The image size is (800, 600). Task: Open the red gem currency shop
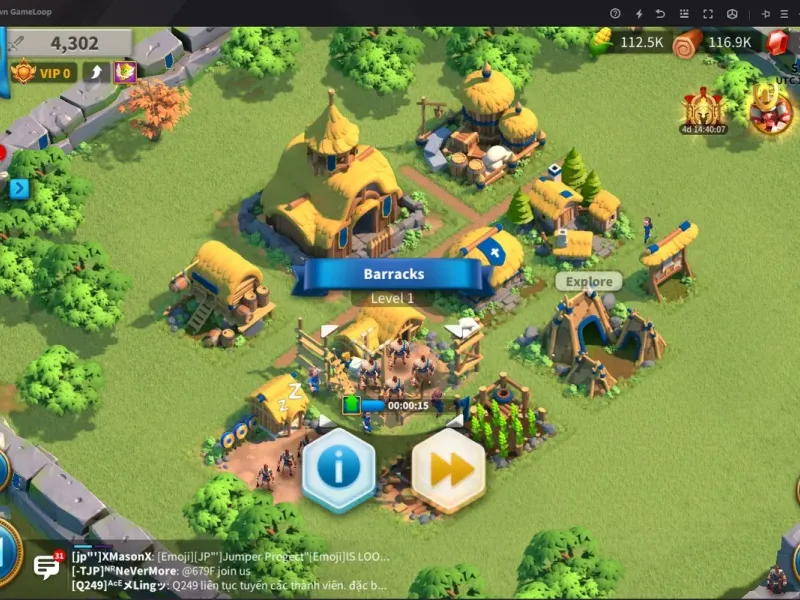pos(778,42)
